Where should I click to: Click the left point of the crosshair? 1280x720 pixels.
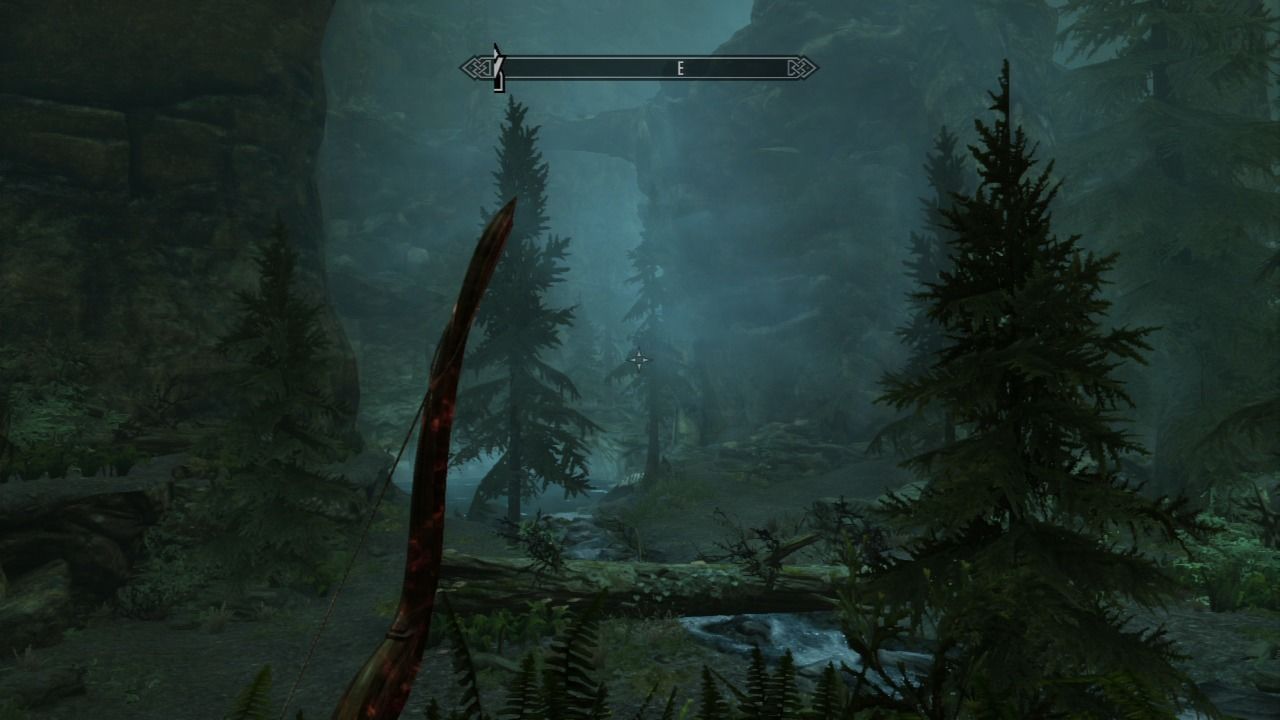point(628,359)
